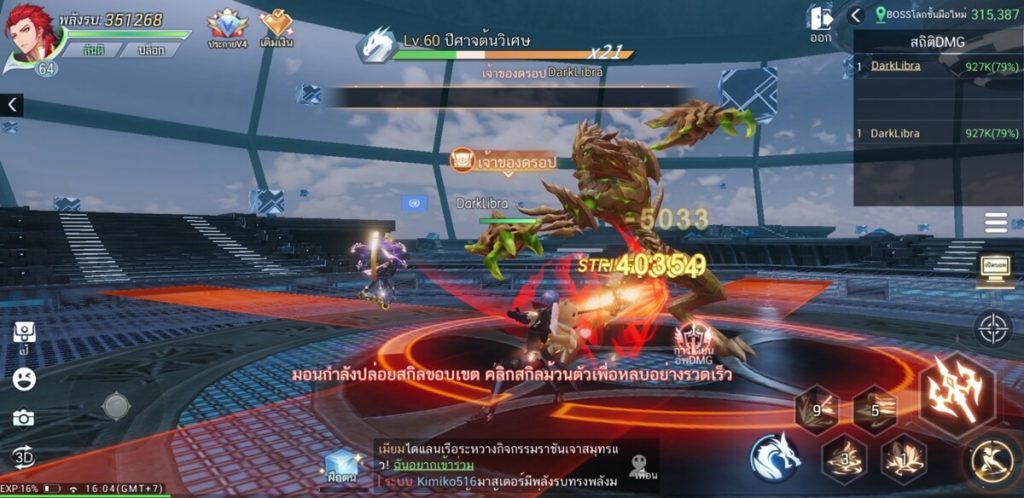Open the computer monitor icon
This screenshot has width=1024, height=498.
(x=994, y=271)
